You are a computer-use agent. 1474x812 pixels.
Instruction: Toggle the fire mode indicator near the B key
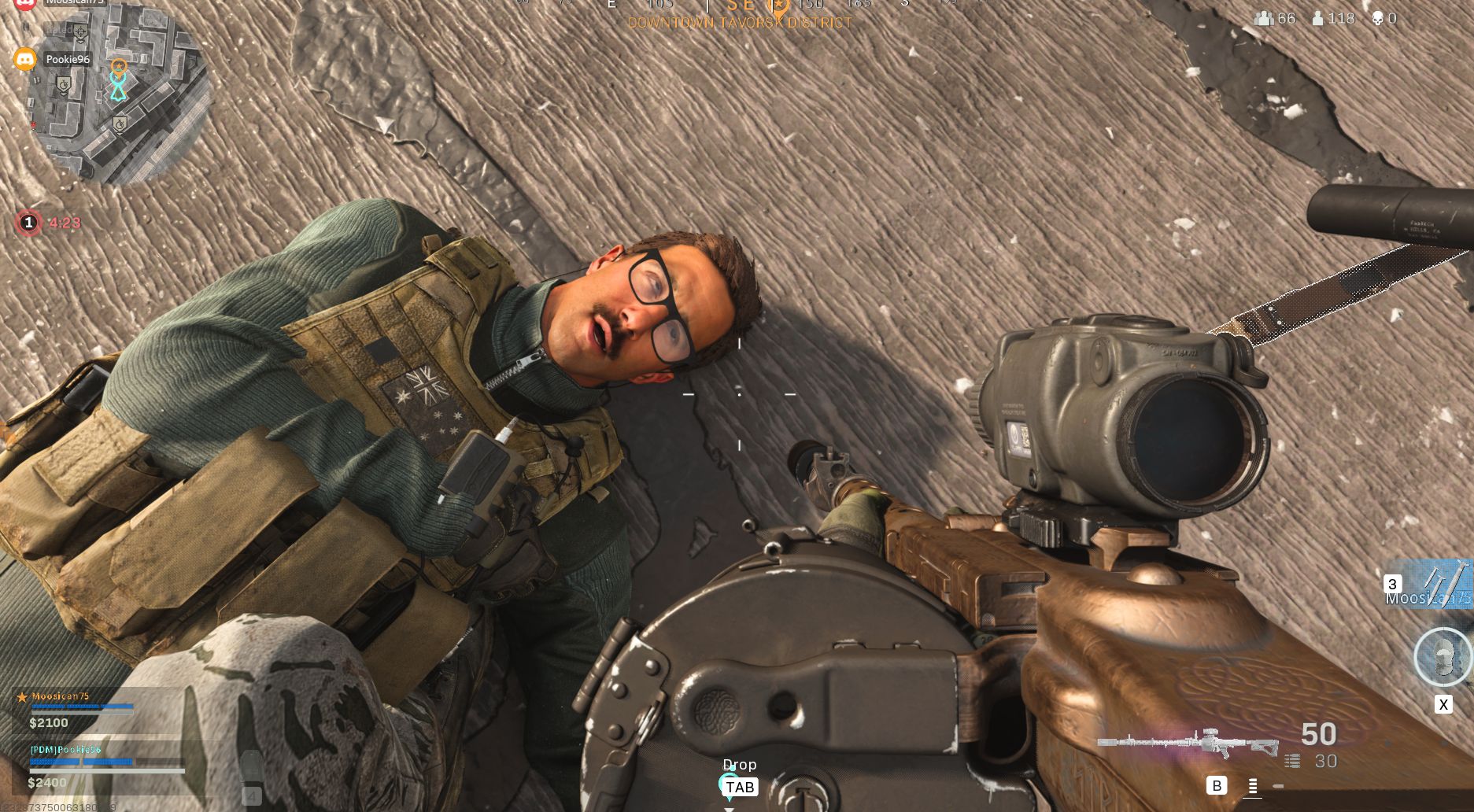pos(1252,787)
